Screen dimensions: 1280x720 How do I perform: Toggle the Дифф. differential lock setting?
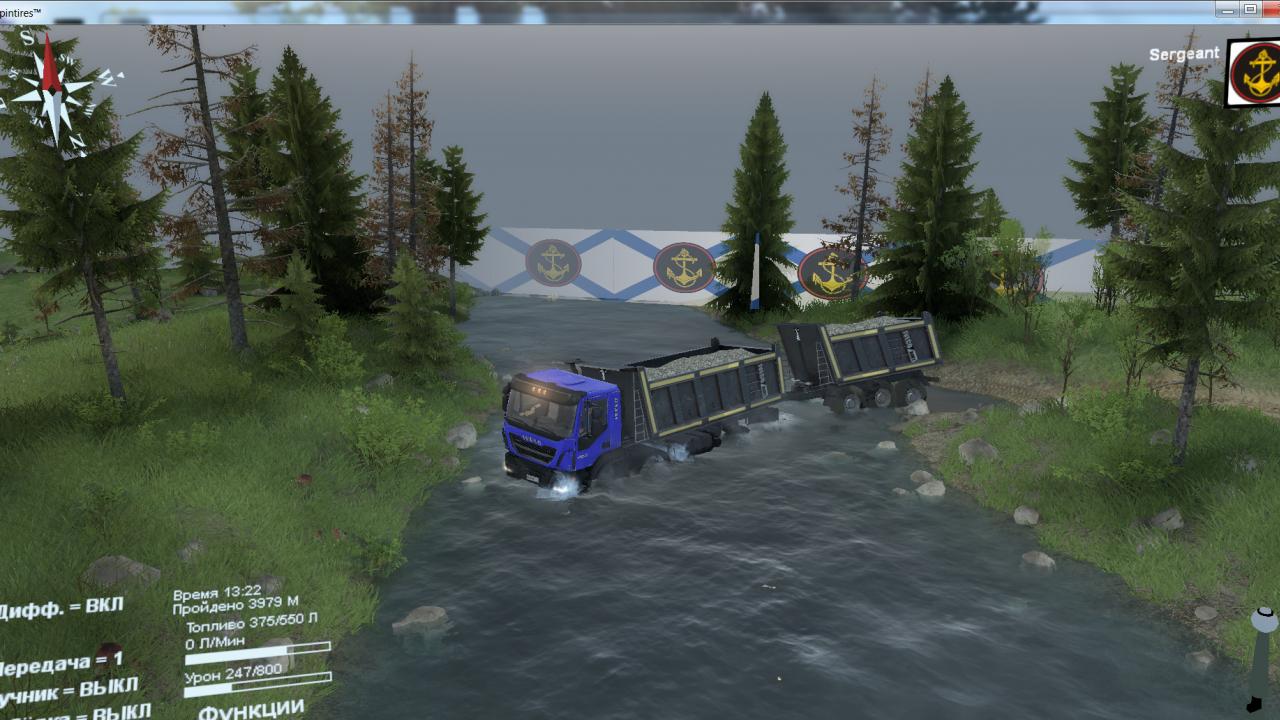point(62,608)
